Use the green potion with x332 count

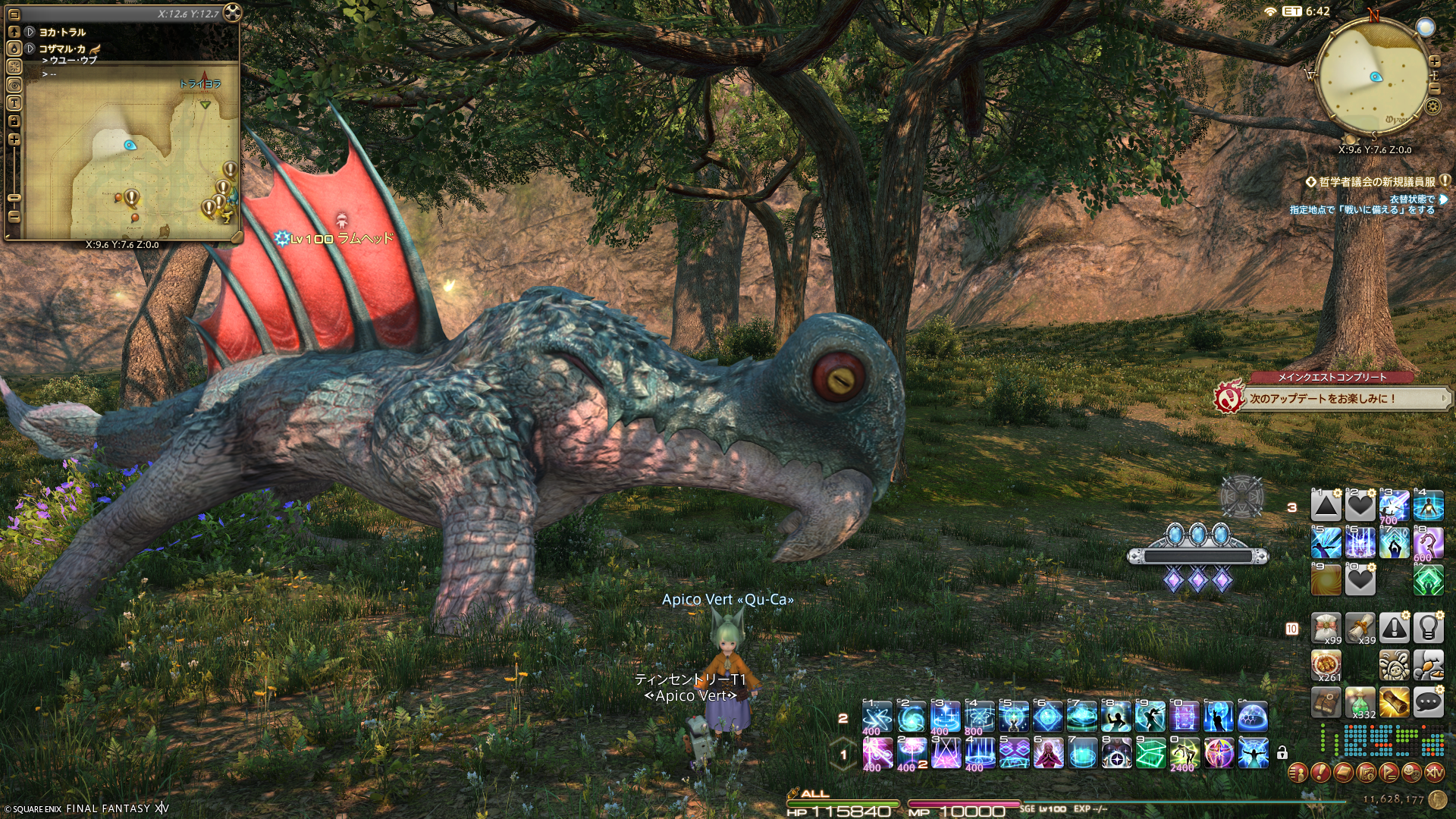coord(1360,704)
